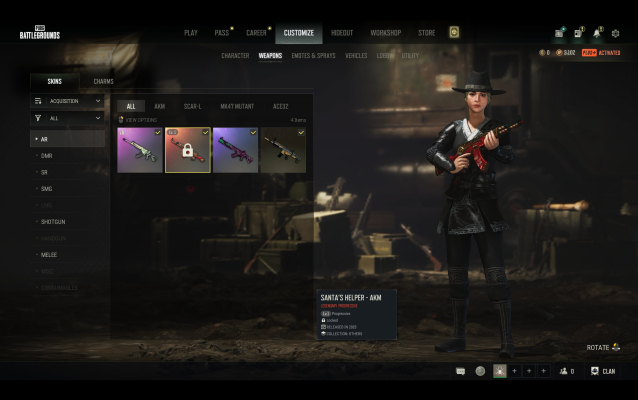
Task: Show the Vehicles customization tab
Action: pos(356,56)
